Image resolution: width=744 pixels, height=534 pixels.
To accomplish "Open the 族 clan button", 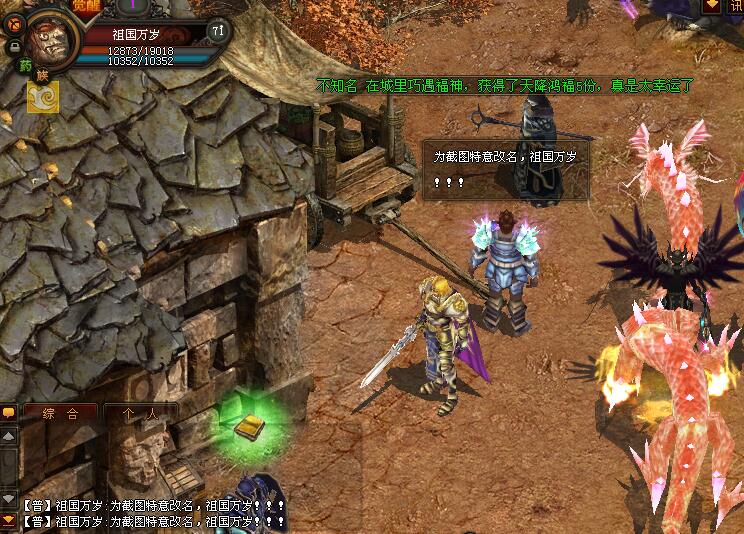I will pyautogui.click(x=42, y=76).
